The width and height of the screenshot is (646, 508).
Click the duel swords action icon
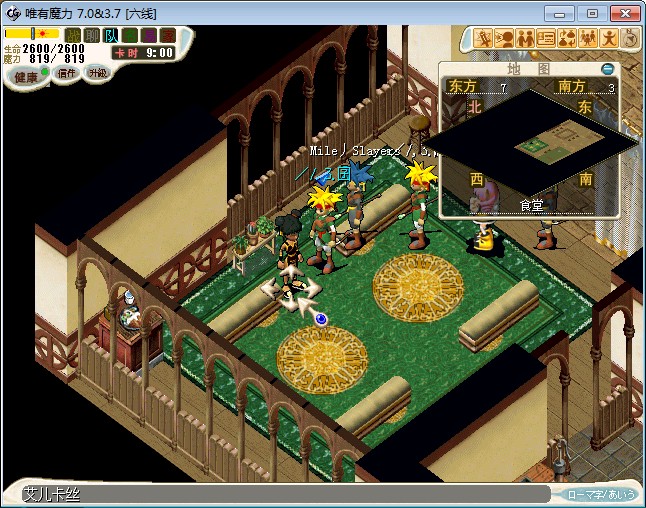[485, 39]
